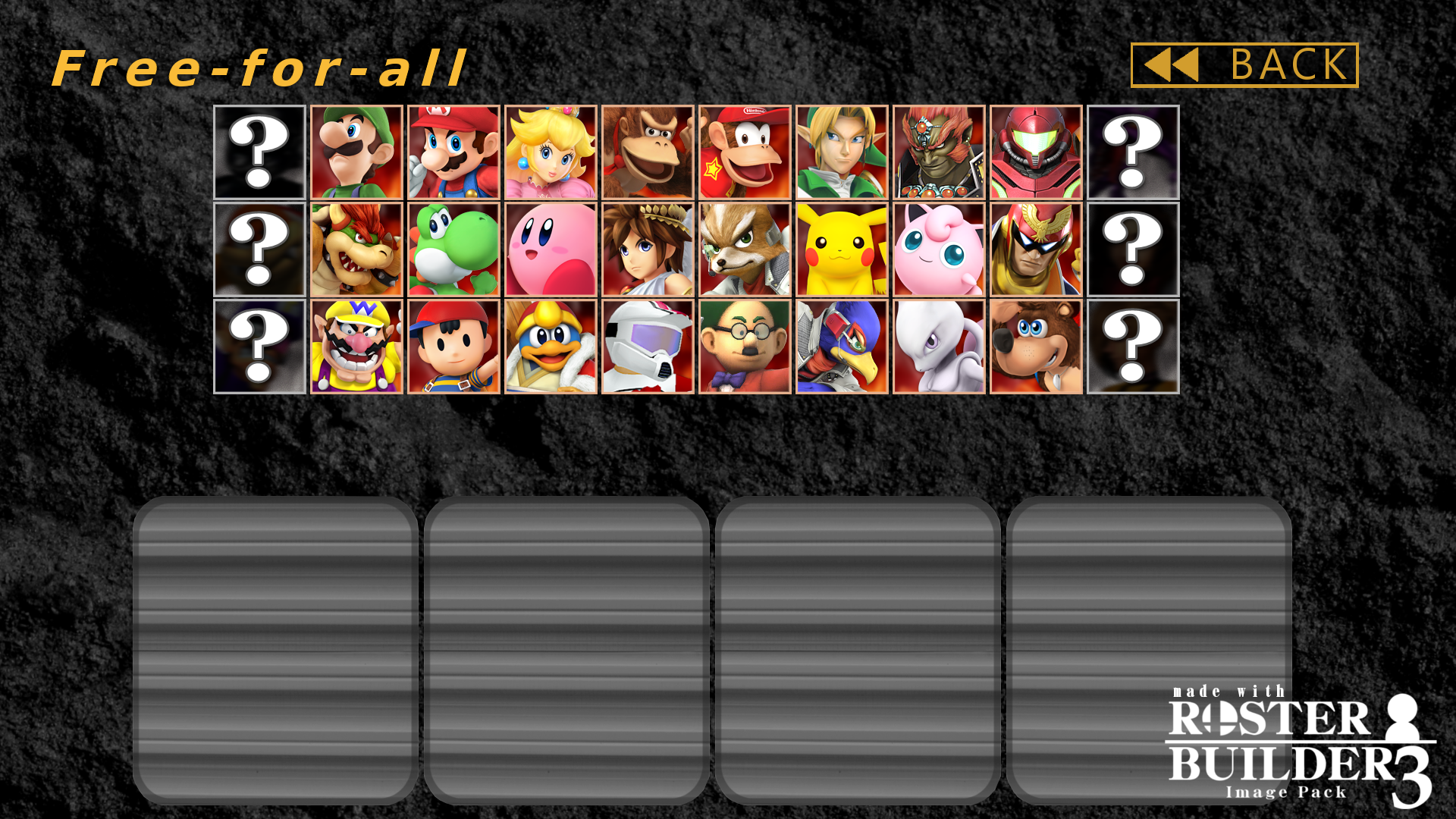The height and width of the screenshot is (819, 1456).
Task: Select Jigglypuff from the roster
Action: coord(937,248)
